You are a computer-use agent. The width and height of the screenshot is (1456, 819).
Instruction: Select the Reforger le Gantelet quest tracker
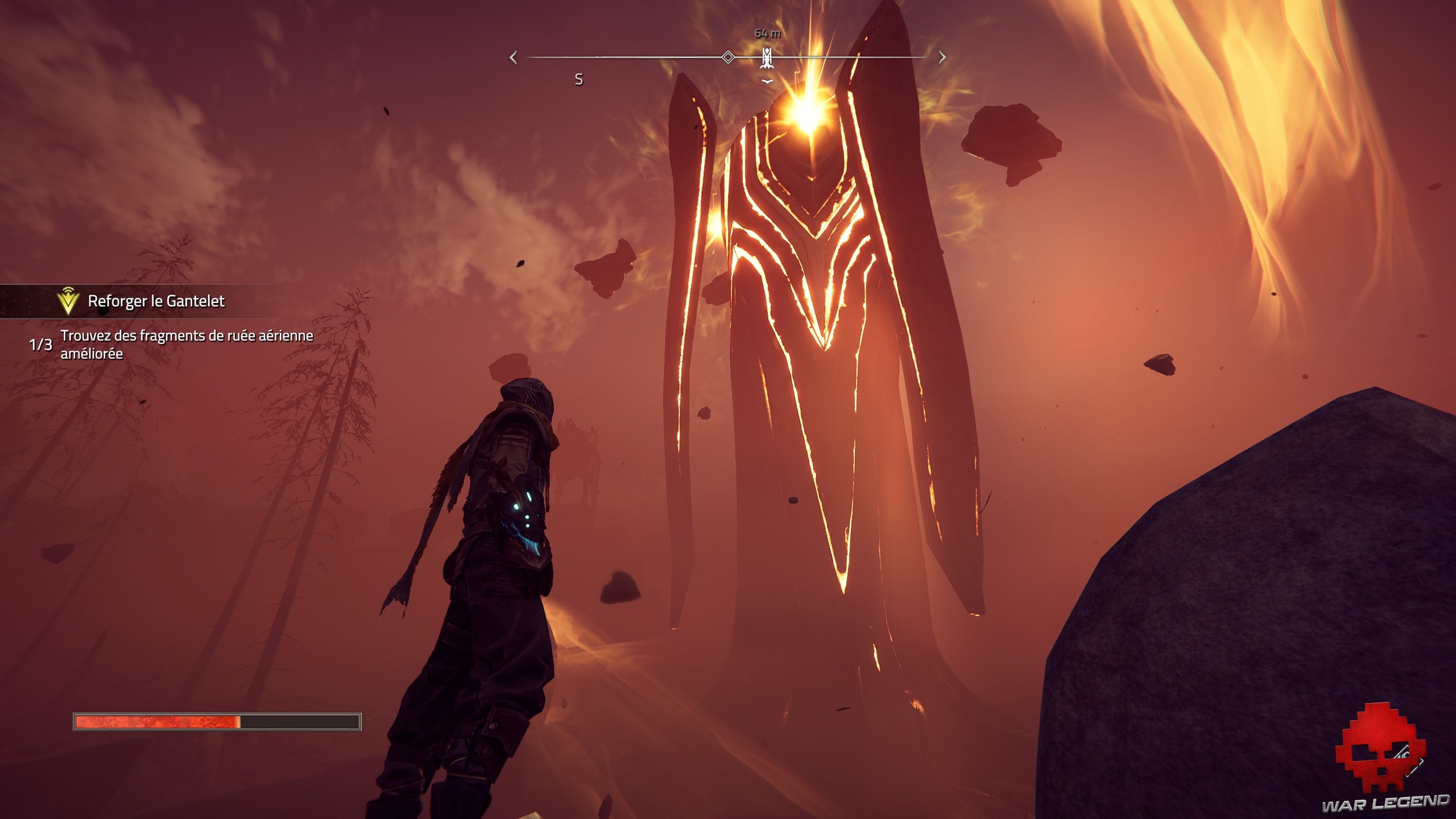pyautogui.click(x=156, y=301)
